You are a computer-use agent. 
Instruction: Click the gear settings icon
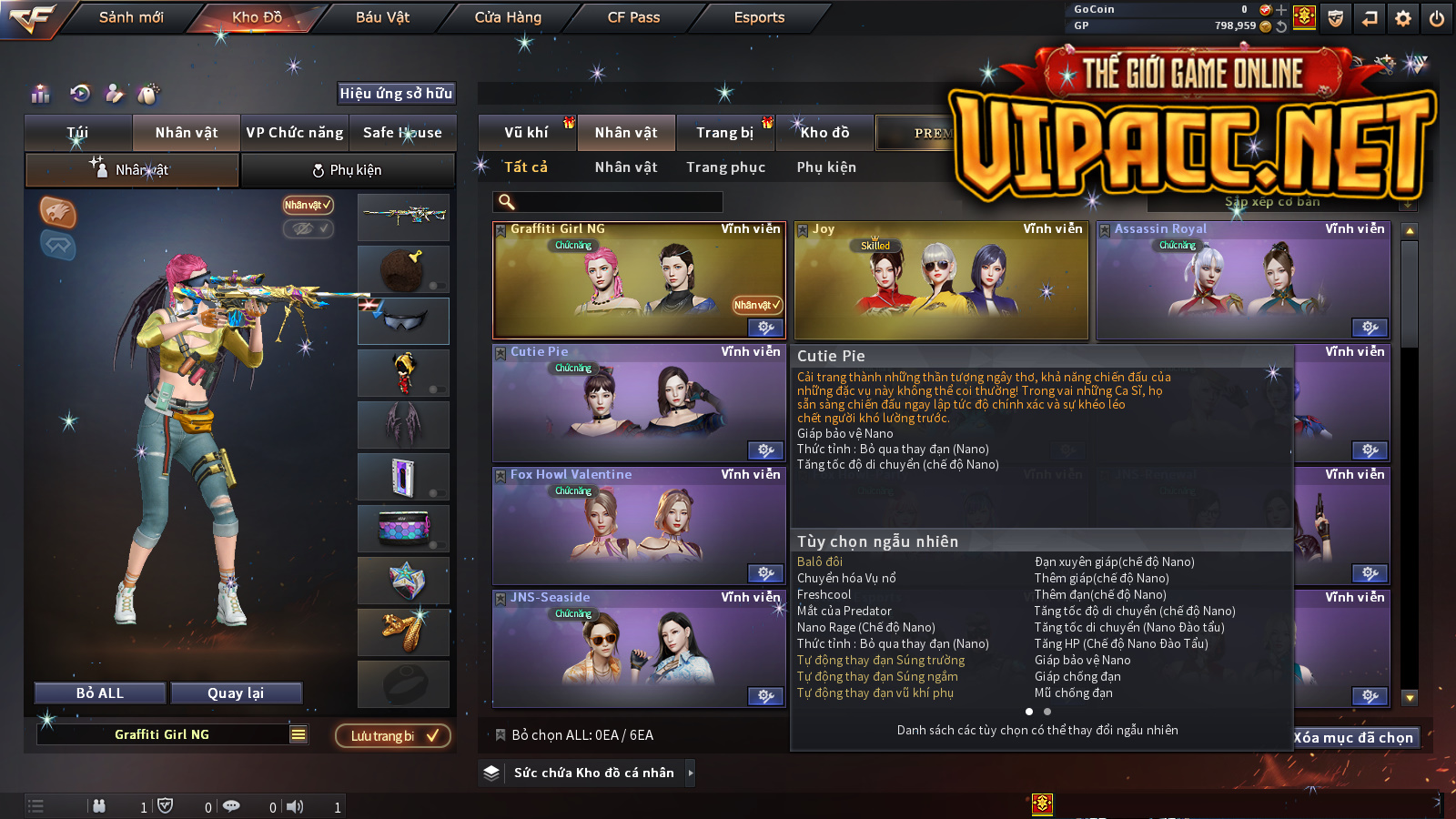pyautogui.click(x=1403, y=18)
